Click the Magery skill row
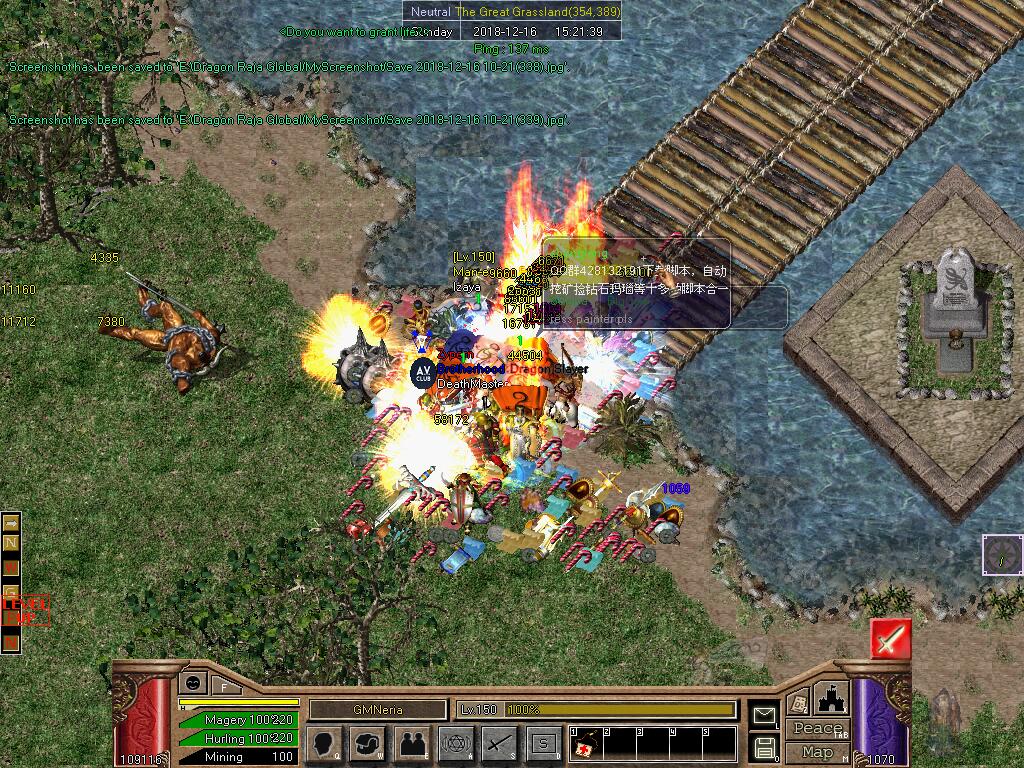The width and height of the screenshot is (1024, 768). tap(238, 720)
